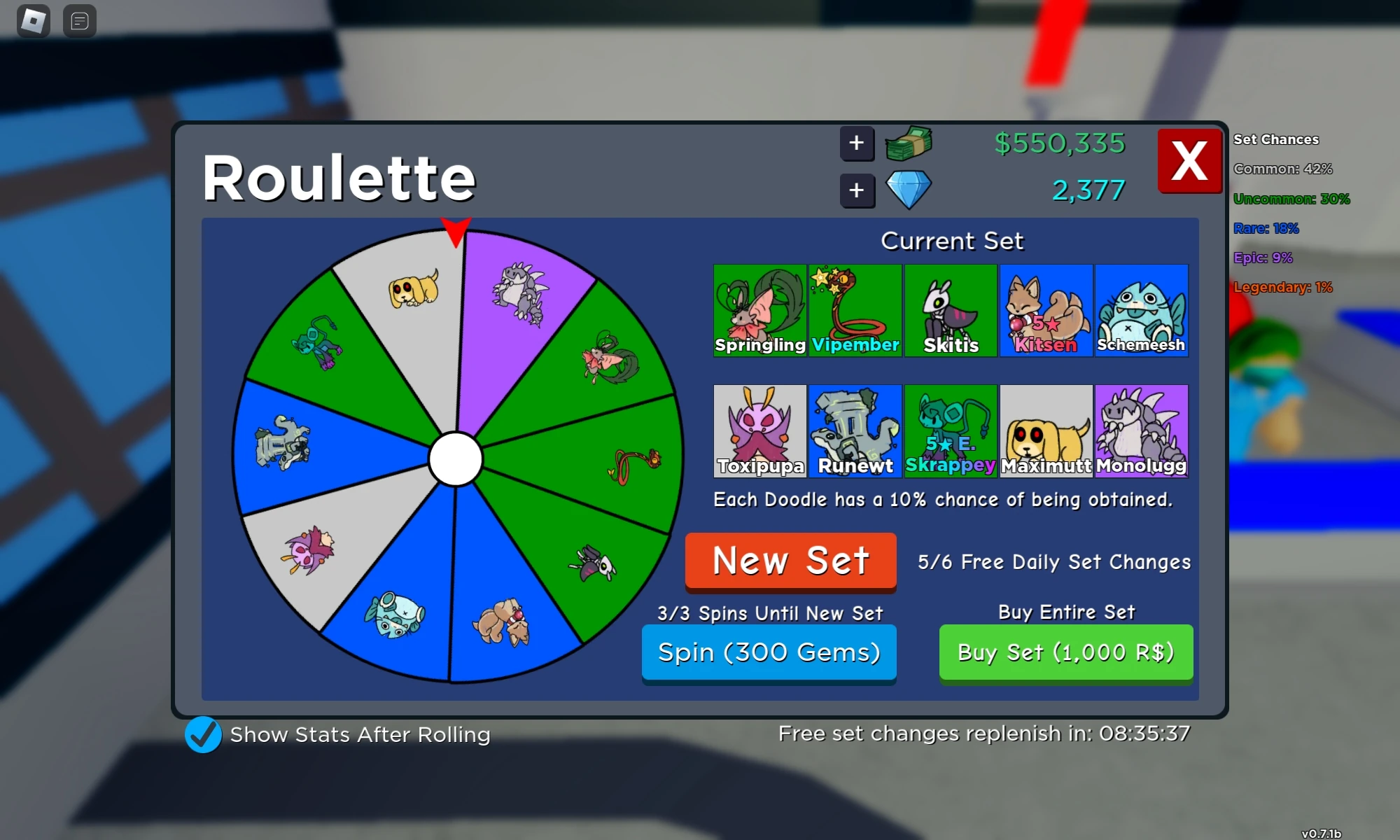Click the plus to buy more gems
This screenshot has width=1400, height=840.
pos(857,190)
